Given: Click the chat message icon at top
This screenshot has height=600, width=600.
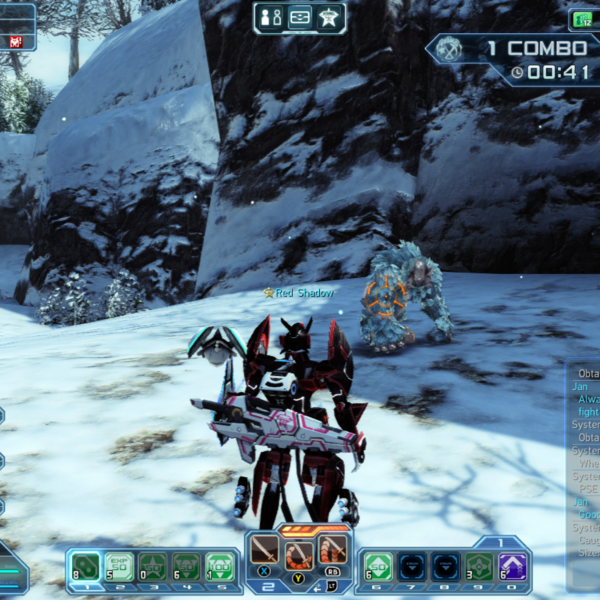Looking at the screenshot, I should pos(298,17).
